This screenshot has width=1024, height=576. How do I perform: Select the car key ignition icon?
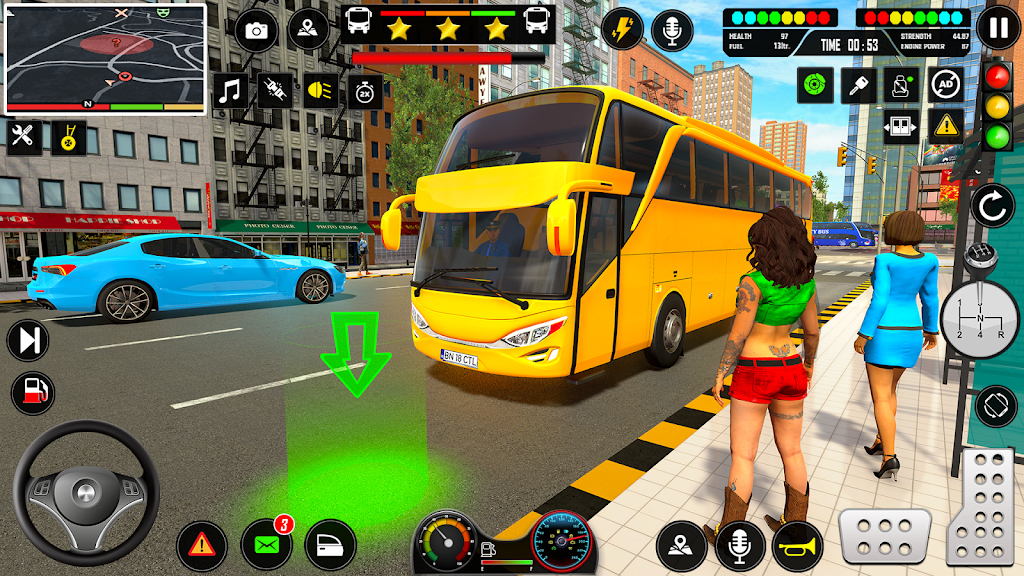858,84
